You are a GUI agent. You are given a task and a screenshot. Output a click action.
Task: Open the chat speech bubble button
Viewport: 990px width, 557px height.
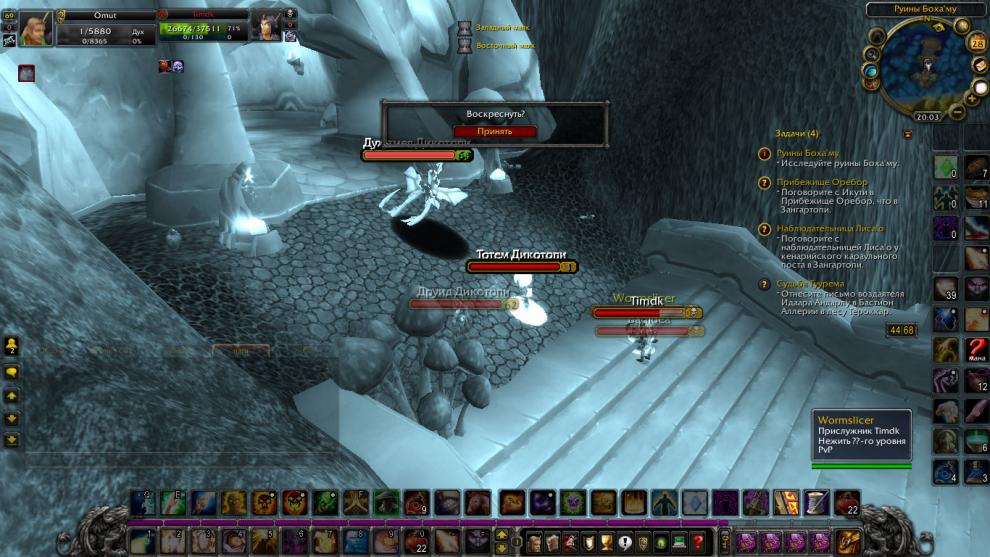tap(12, 372)
